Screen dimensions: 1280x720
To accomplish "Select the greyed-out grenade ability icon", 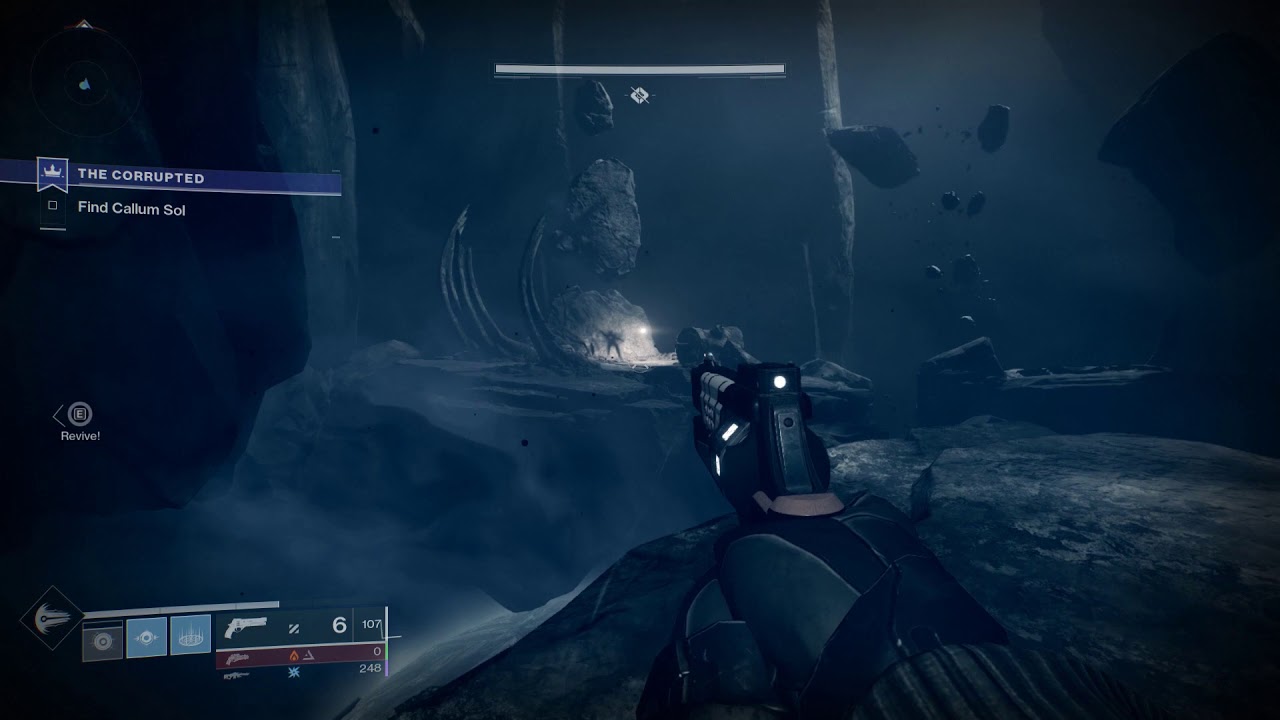I will tap(102, 640).
